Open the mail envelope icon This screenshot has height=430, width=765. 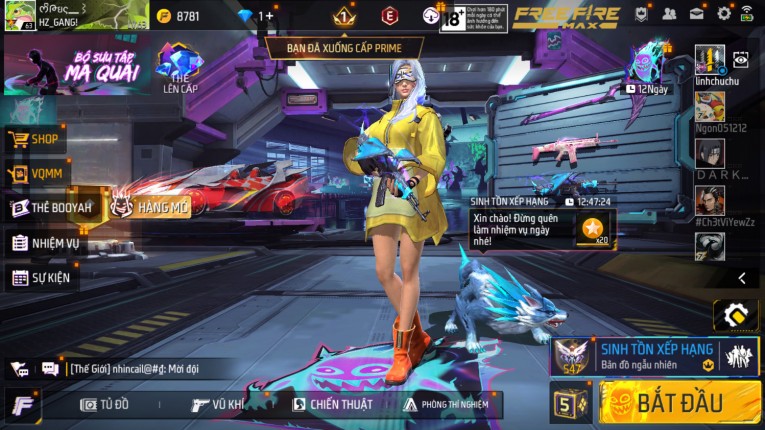(697, 14)
